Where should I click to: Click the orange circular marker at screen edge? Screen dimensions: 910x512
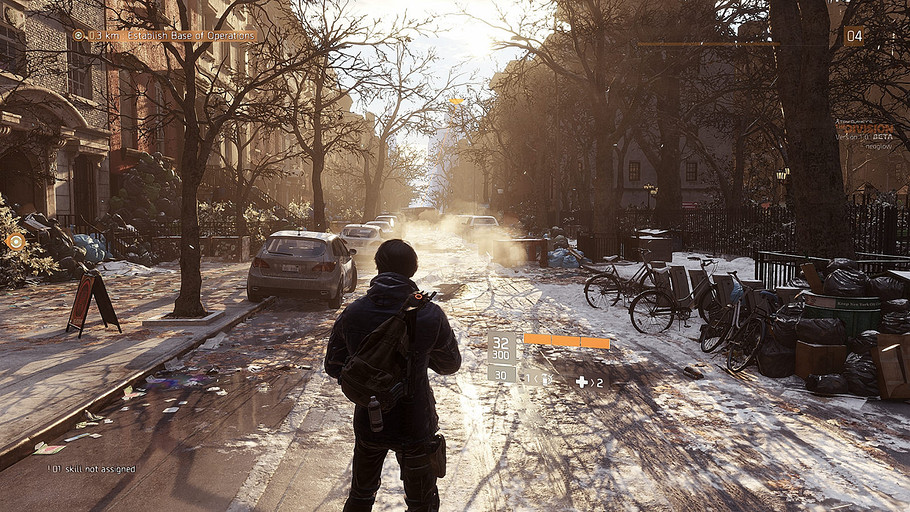[x=15, y=241]
